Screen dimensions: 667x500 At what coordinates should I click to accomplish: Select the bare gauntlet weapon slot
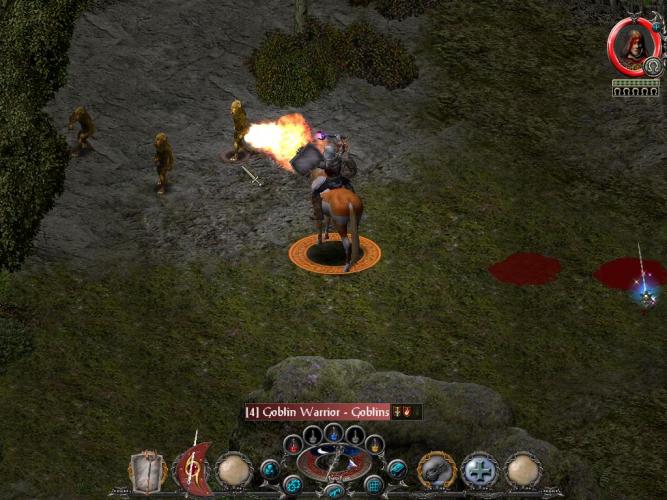tap(147, 469)
